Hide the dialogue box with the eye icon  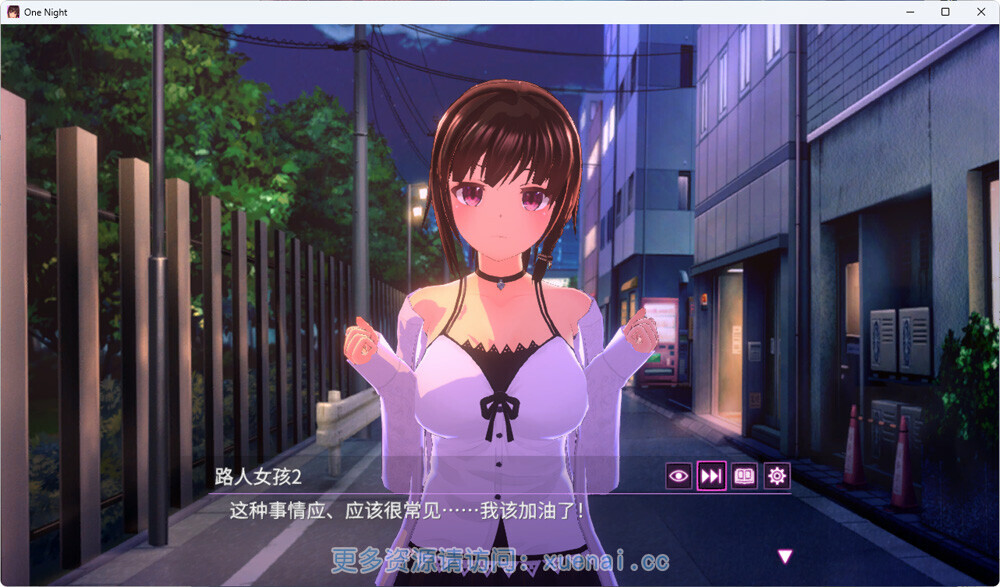679,476
